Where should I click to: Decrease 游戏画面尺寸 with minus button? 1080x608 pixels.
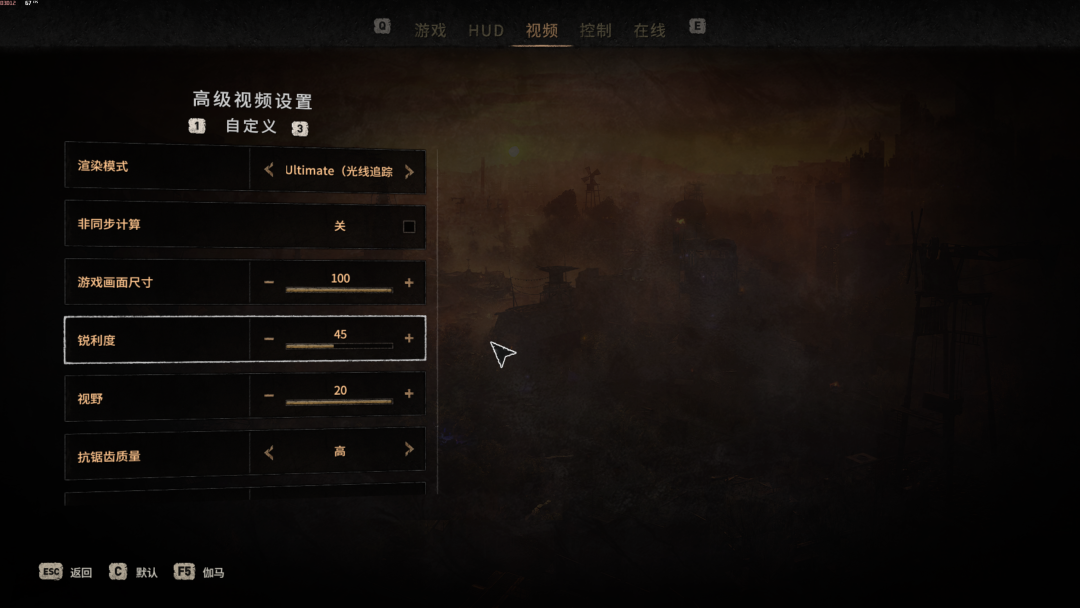[x=269, y=283]
